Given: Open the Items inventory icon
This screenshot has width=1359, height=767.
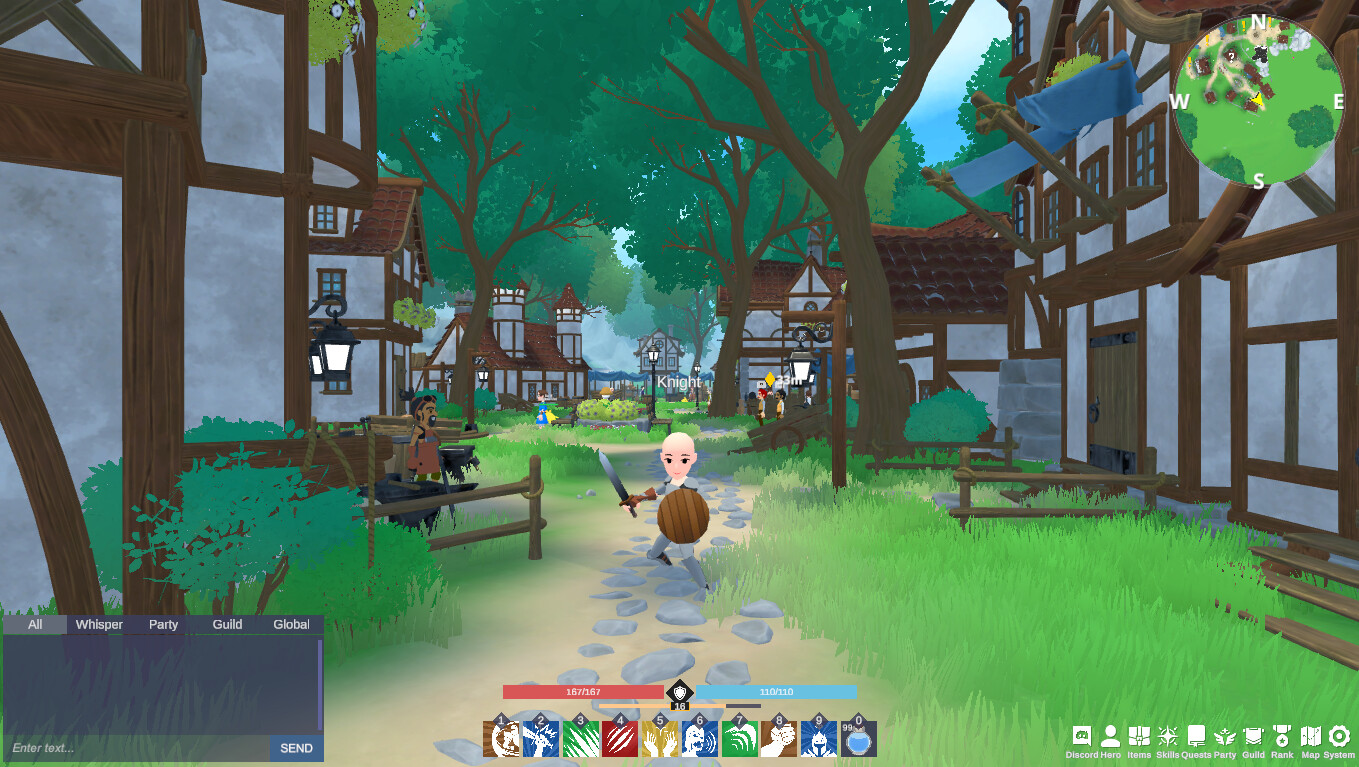Looking at the screenshot, I should (1140, 735).
